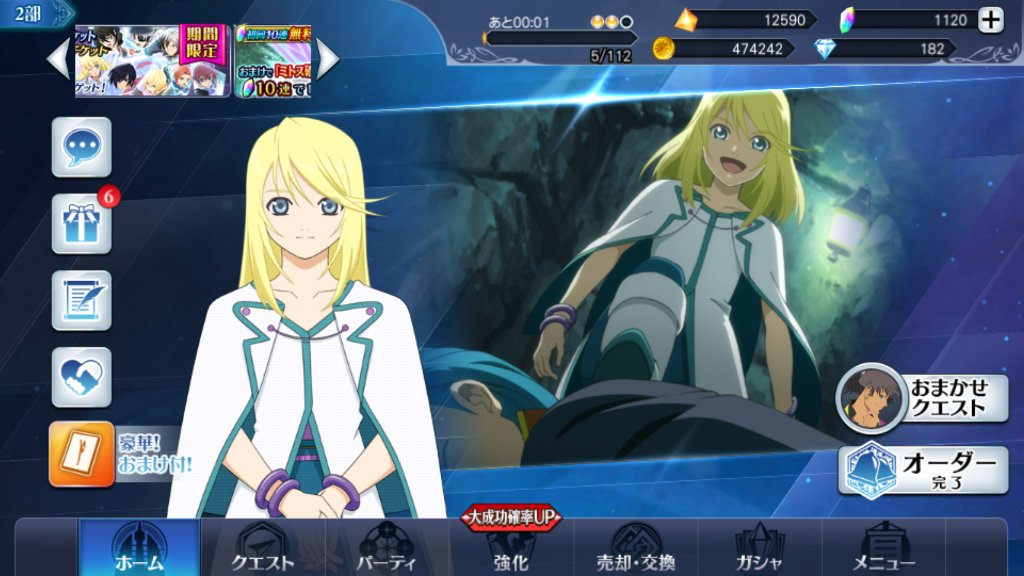Tap the 2部 chapter label
Image resolution: width=1024 pixels, height=576 pixels.
click(29, 13)
